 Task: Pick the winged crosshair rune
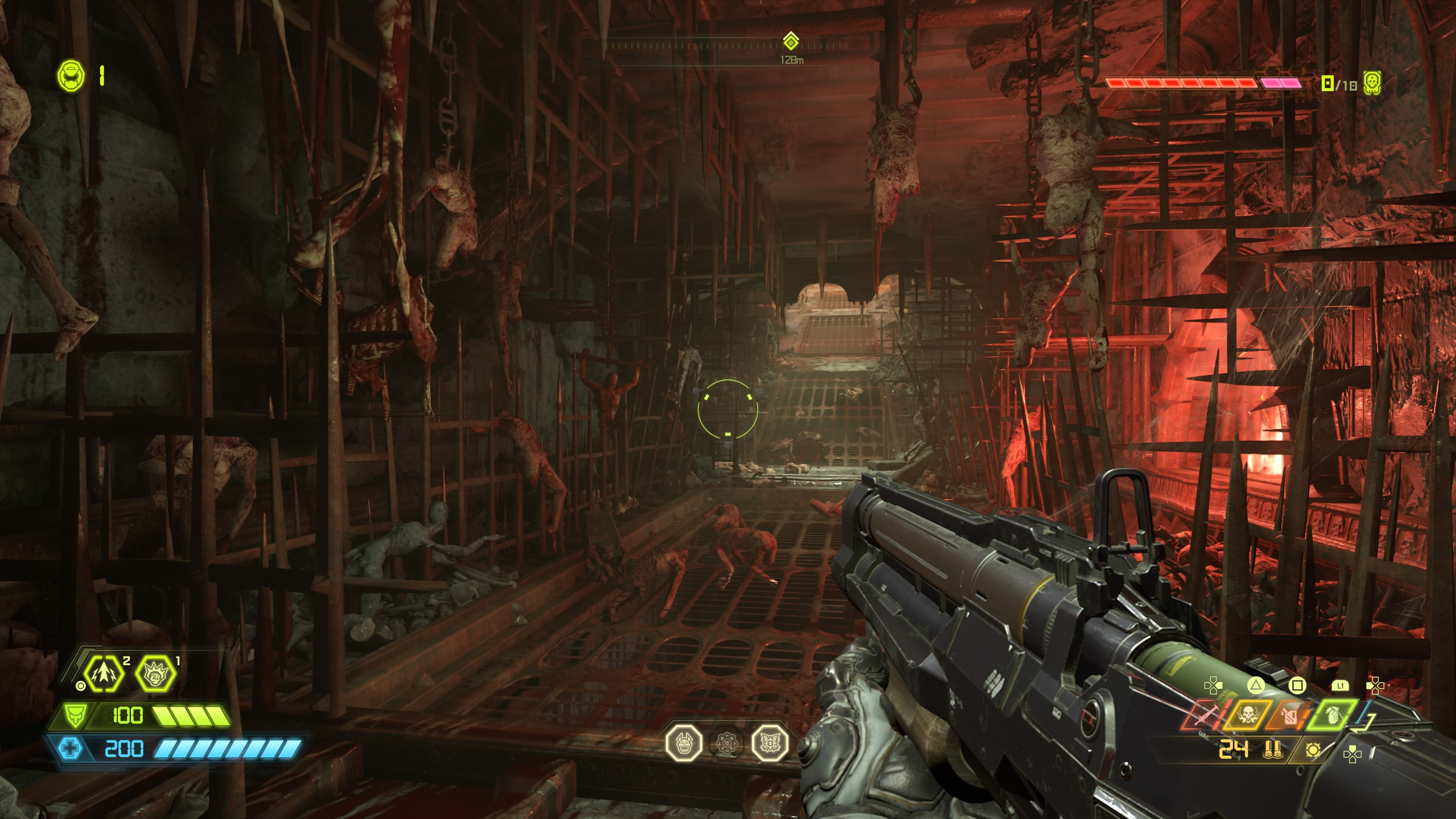[x=769, y=743]
